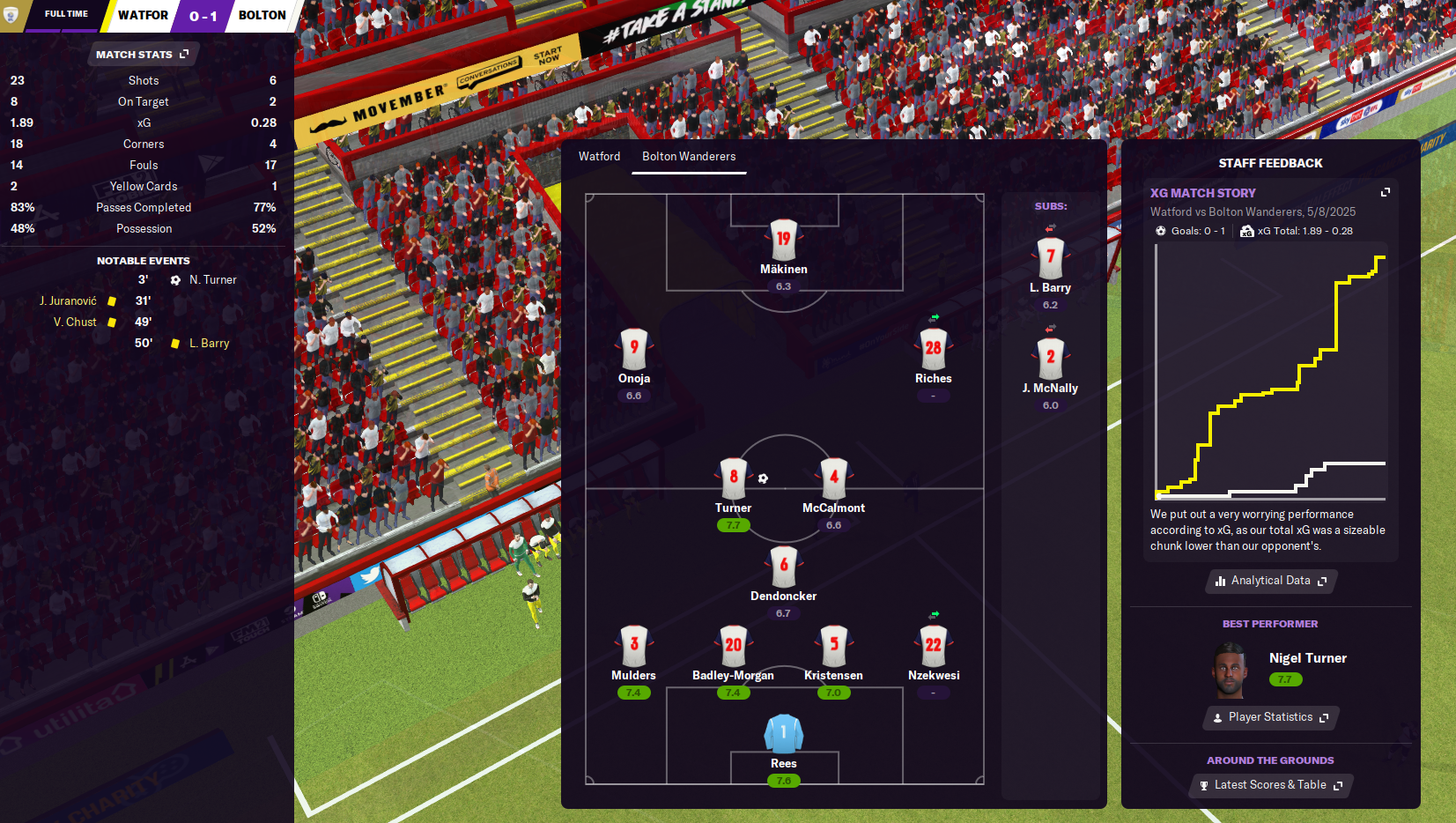This screenshot has width=1456, height=823.
Task: Open Player Statistics
Action: tap(1270, 717)
